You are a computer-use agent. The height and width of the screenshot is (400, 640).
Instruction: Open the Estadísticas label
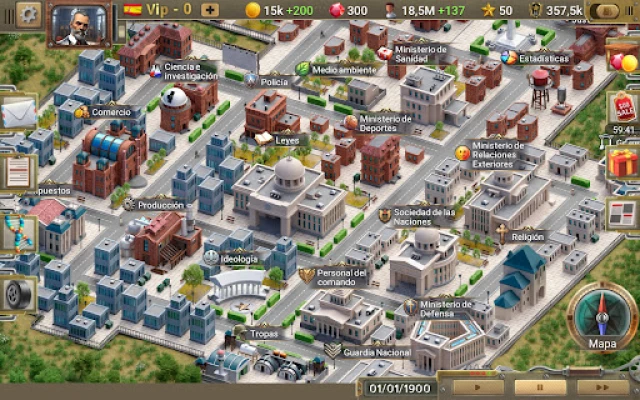tap(543, 58)
